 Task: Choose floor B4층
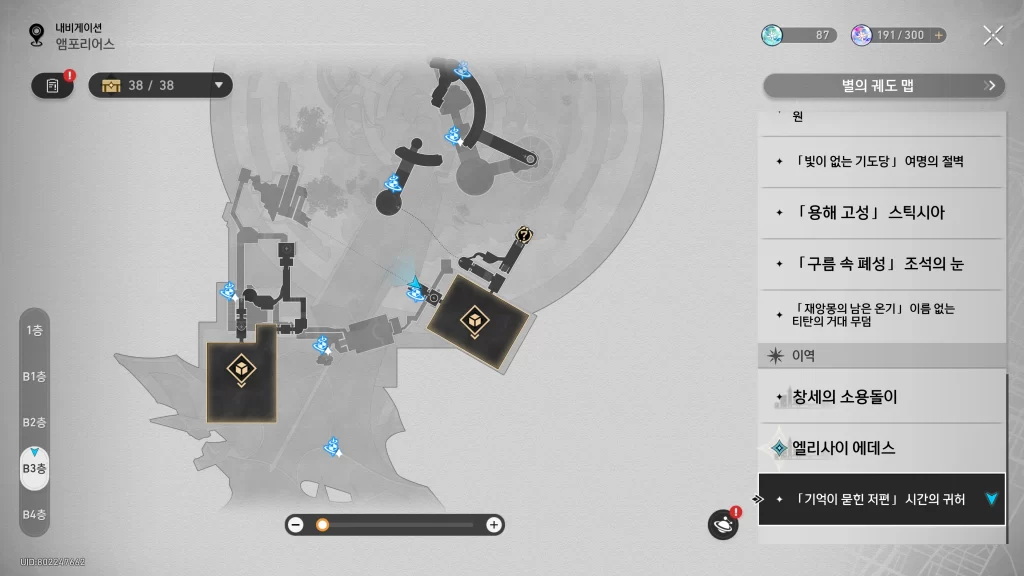[x=34, y=514]
